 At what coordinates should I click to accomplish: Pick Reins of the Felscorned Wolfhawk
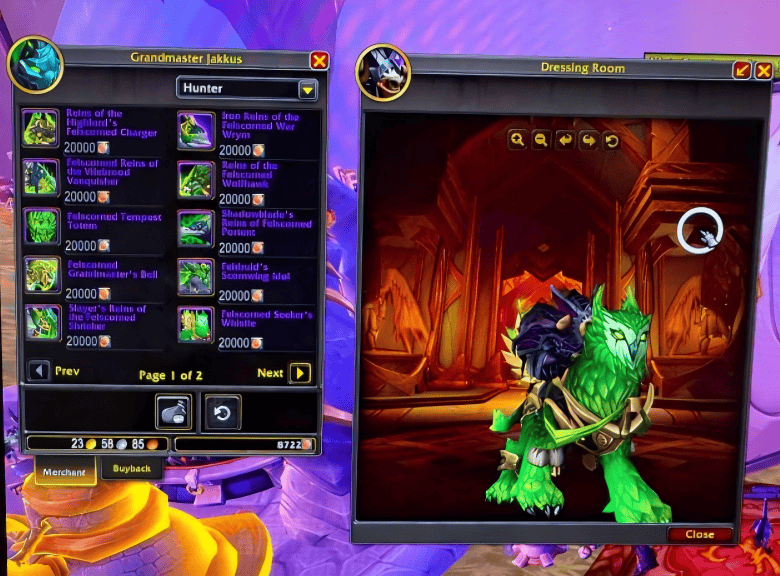click(196, 179)
